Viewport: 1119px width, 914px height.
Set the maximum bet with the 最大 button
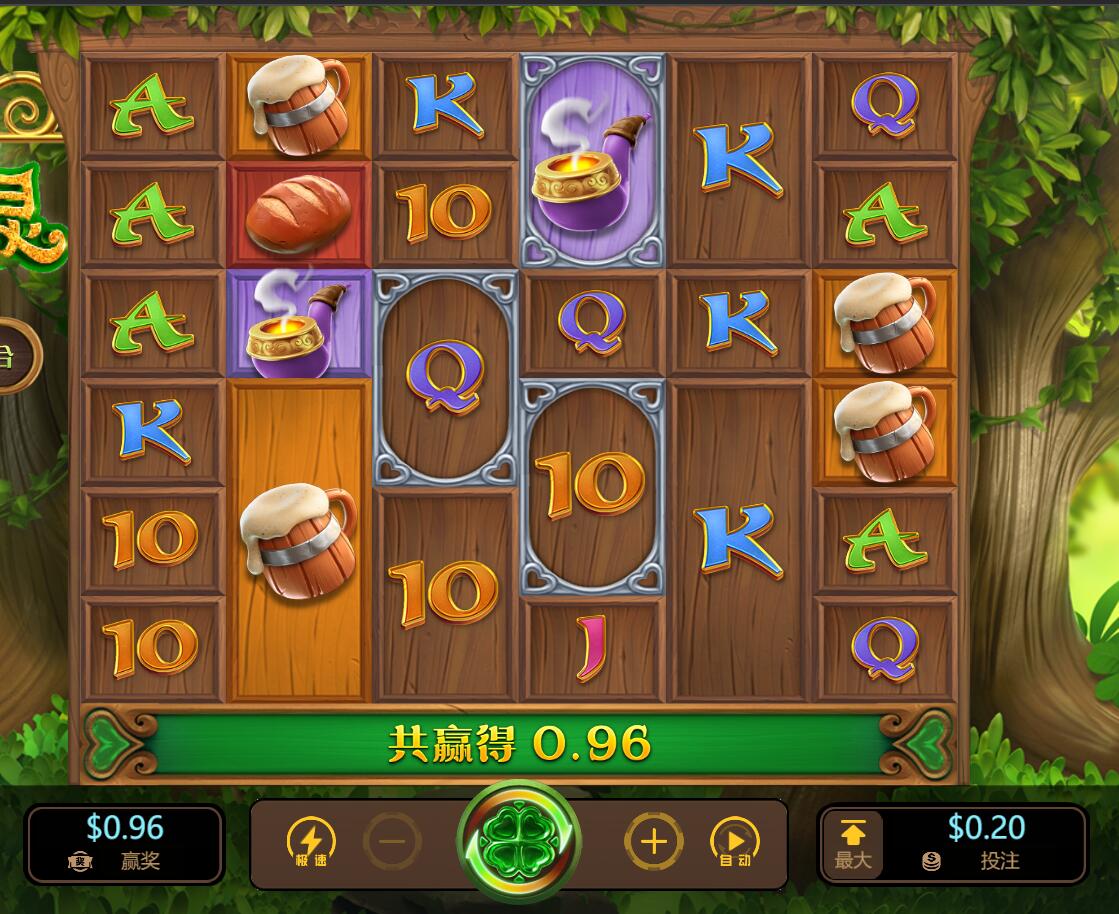coord(853,845)
